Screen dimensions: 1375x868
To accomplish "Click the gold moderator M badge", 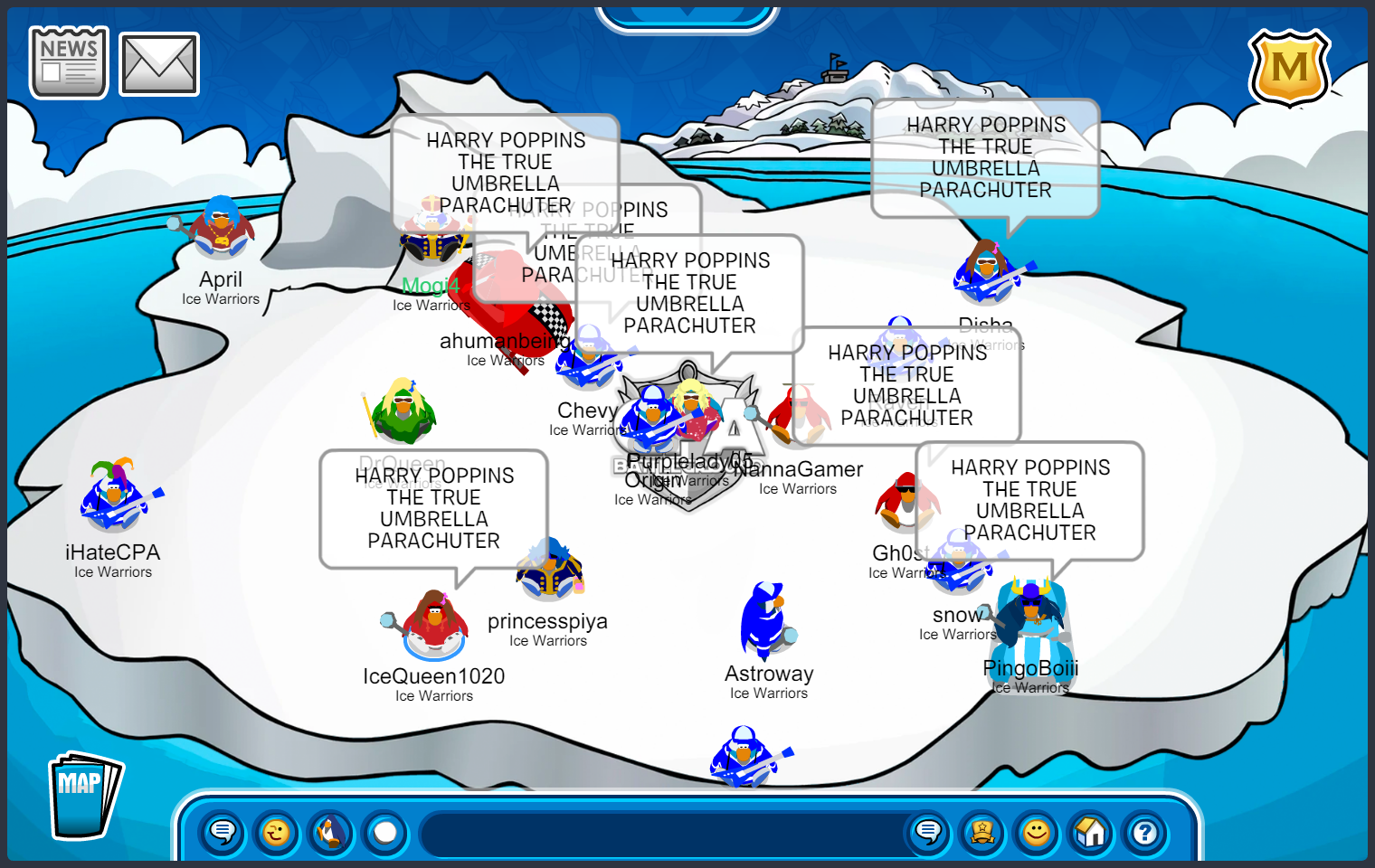I will pyautogui.click(x=1289, y=69).
